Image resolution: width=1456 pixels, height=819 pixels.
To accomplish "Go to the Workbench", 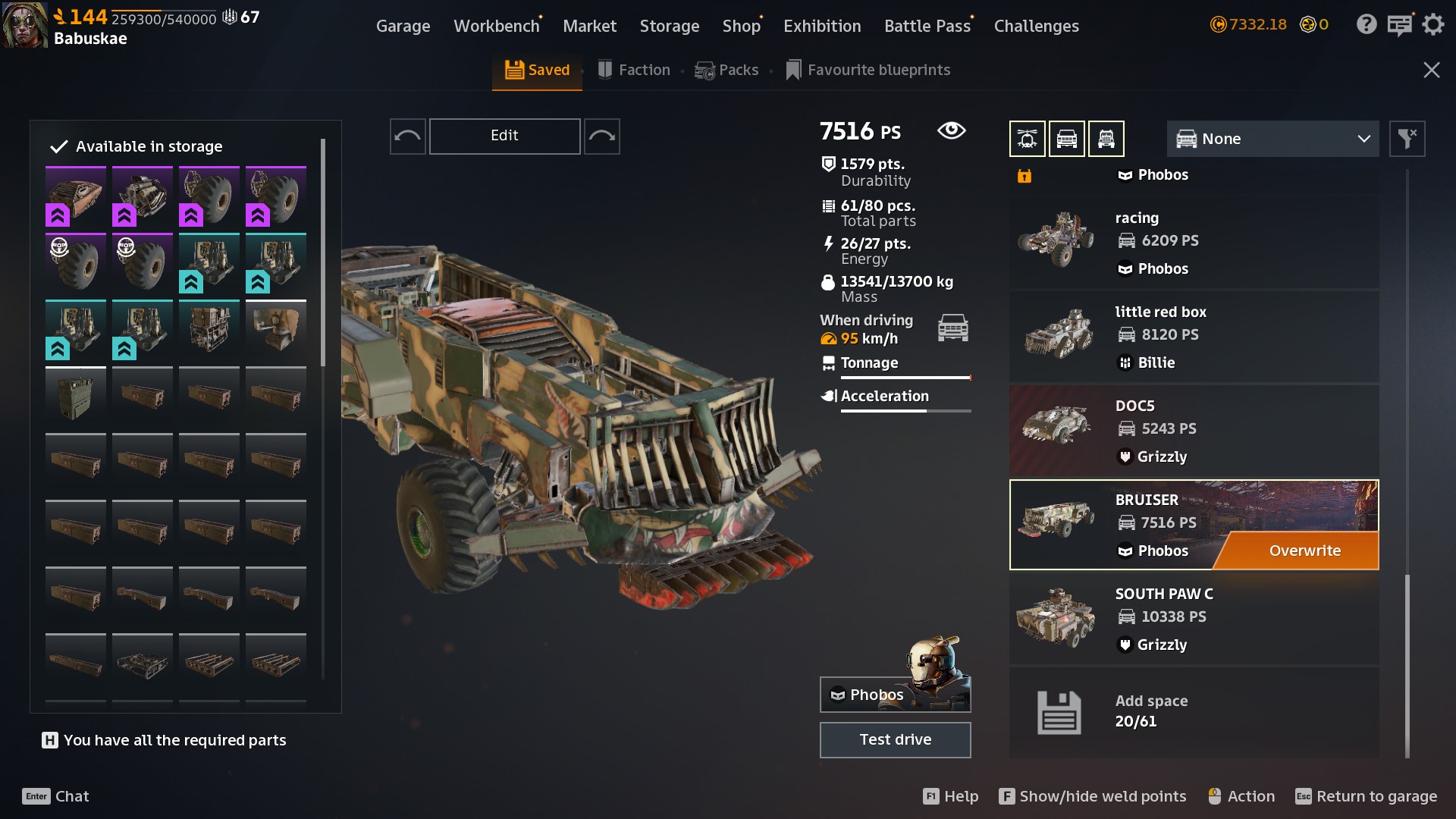I will pos(496,26).
